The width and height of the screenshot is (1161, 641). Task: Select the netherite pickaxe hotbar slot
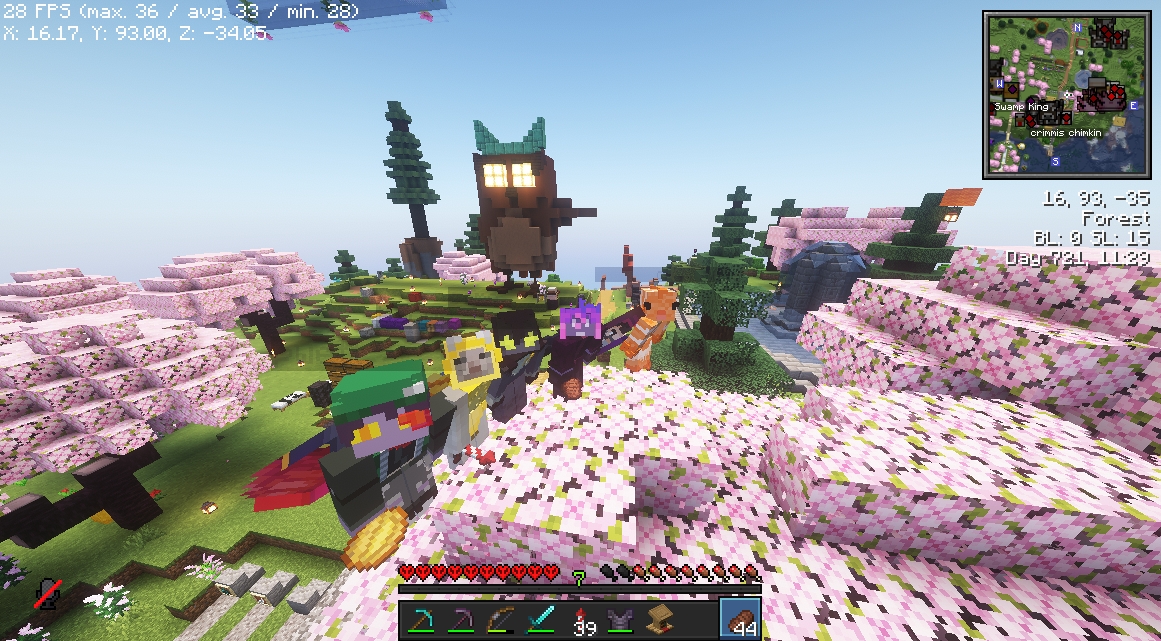point(461,620)
